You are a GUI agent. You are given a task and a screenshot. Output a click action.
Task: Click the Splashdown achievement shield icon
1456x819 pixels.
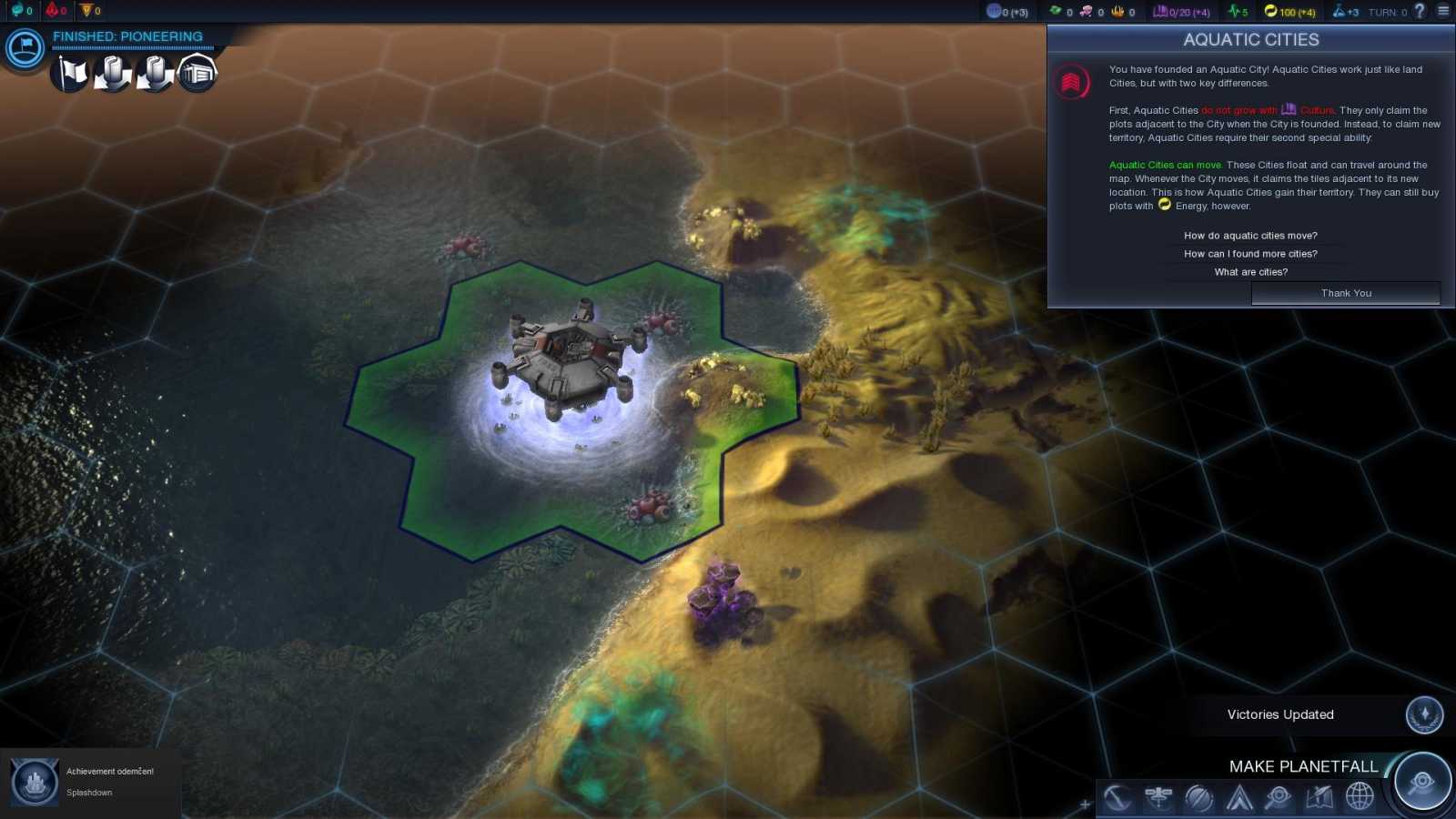point(35,781)
